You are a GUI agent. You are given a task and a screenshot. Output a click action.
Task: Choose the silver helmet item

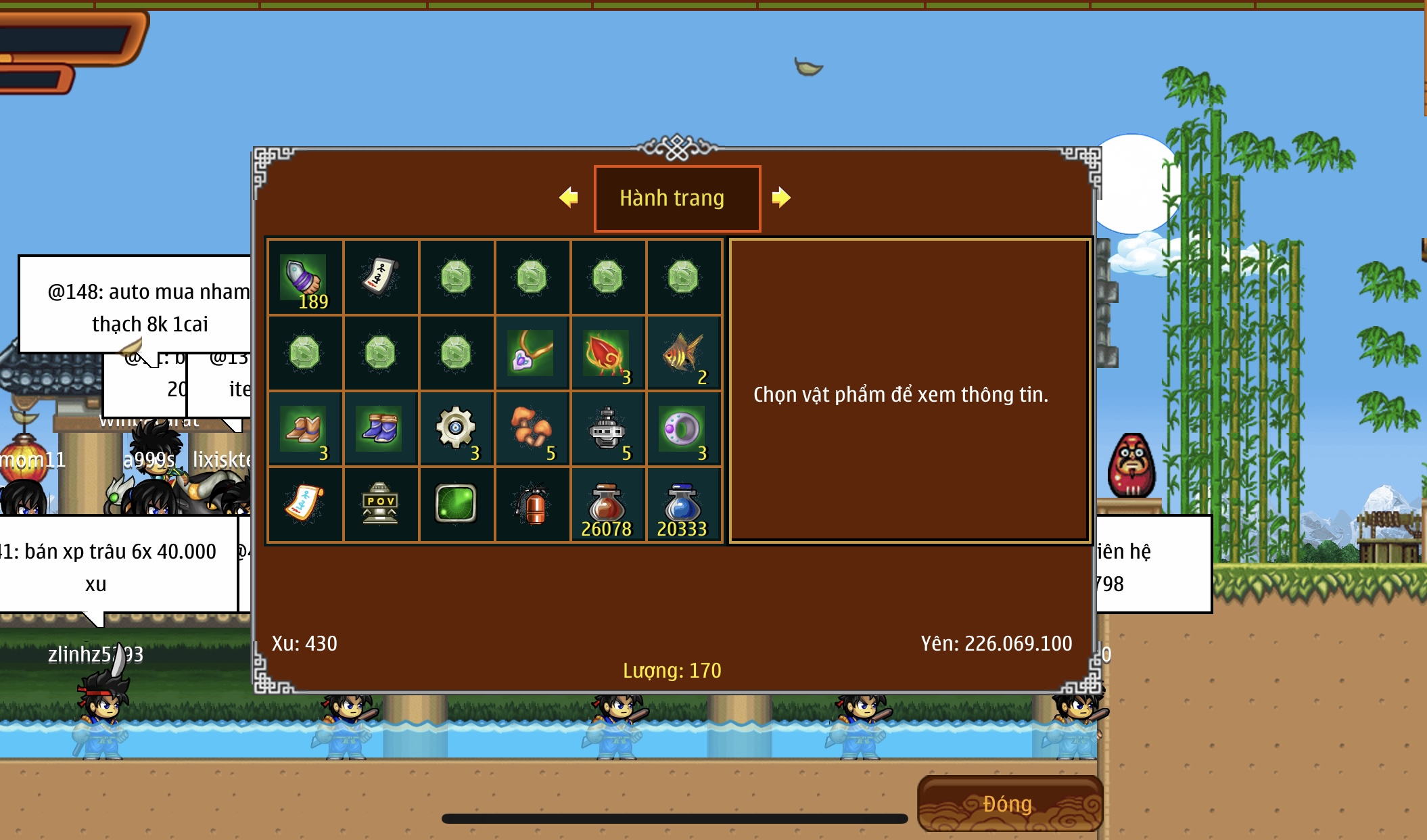[x=607, y=429]
